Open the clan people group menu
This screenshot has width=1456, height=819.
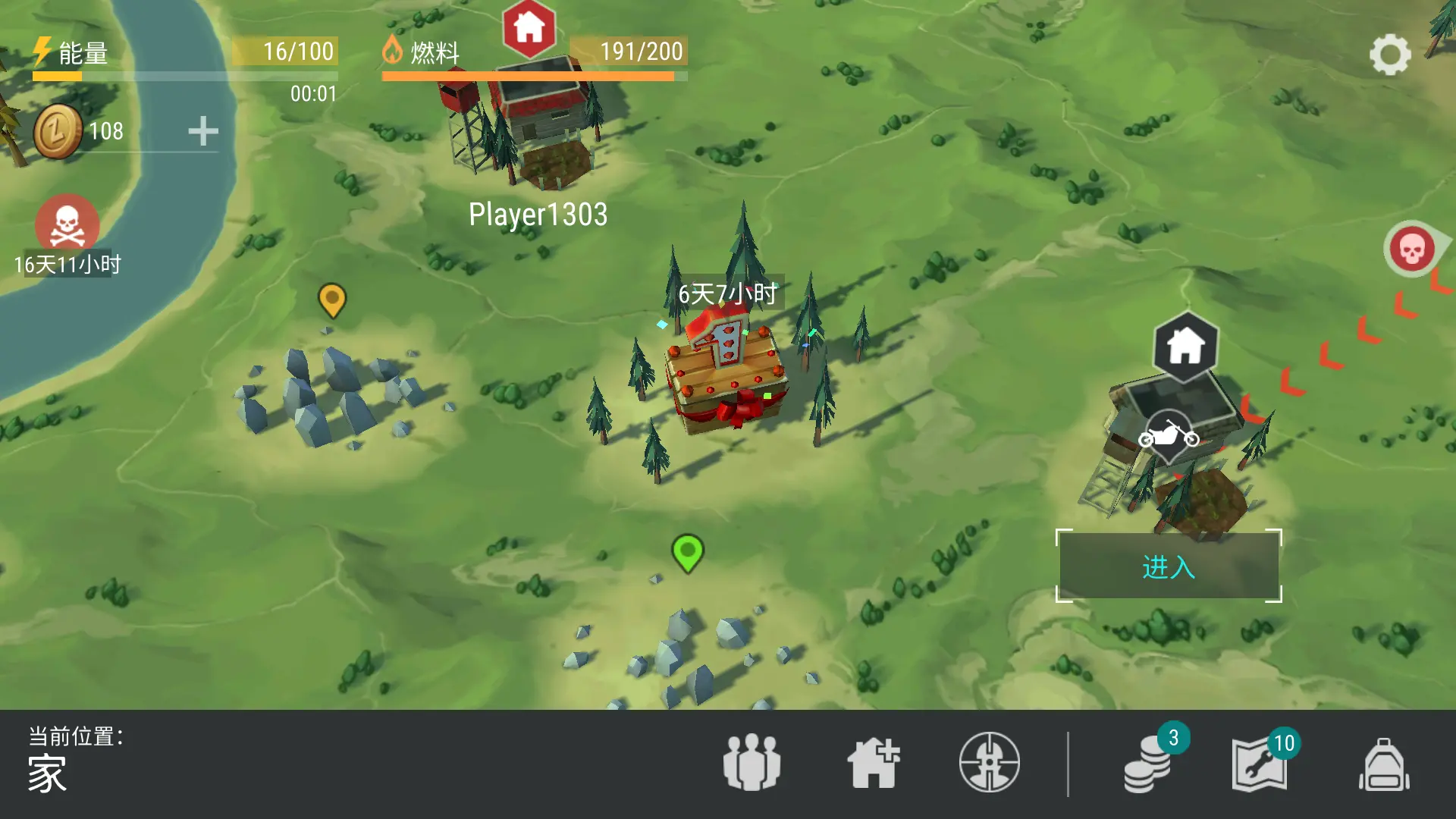(x=752, y=762)
